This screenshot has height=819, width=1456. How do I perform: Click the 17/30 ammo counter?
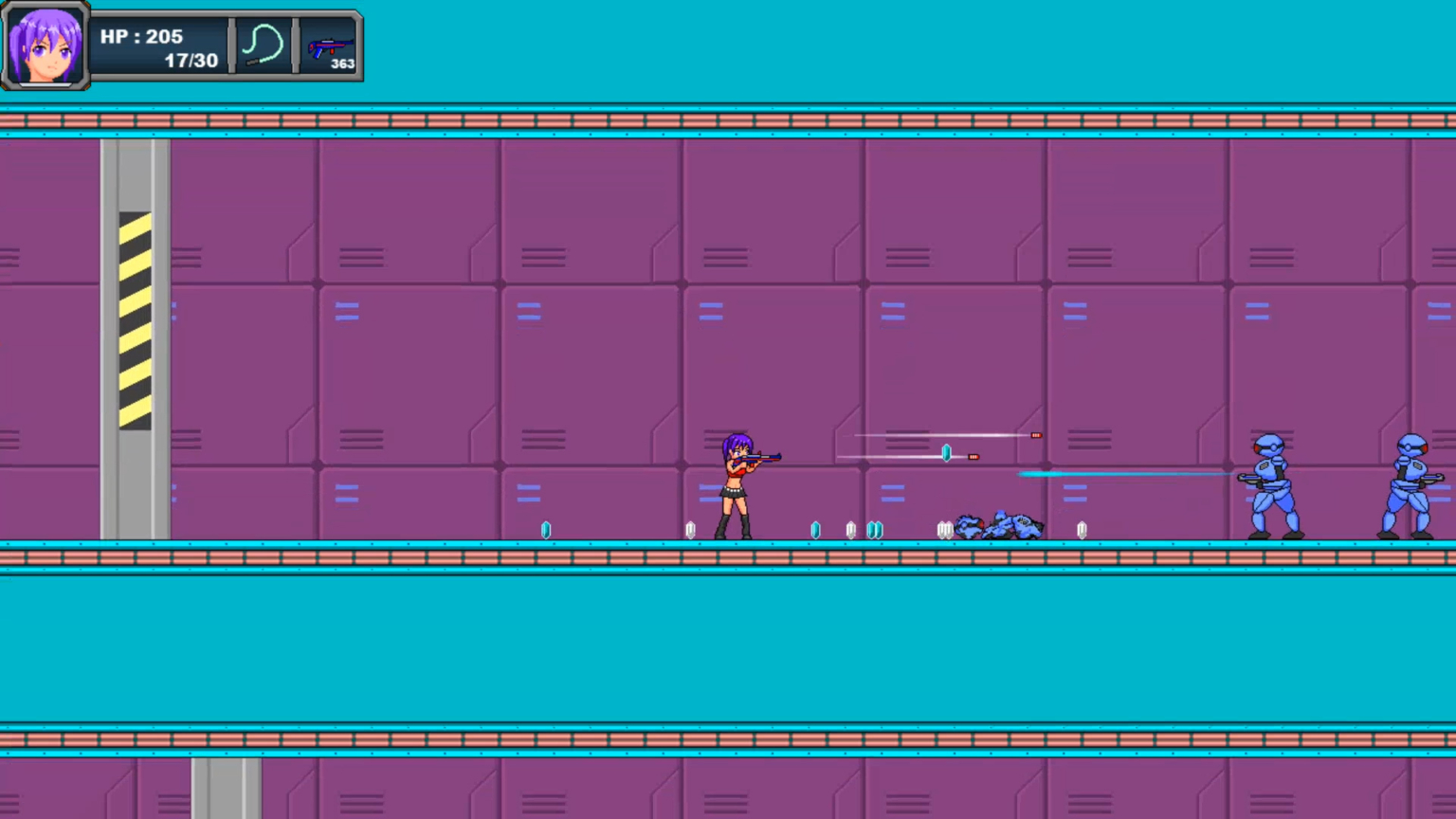point(190,60)
